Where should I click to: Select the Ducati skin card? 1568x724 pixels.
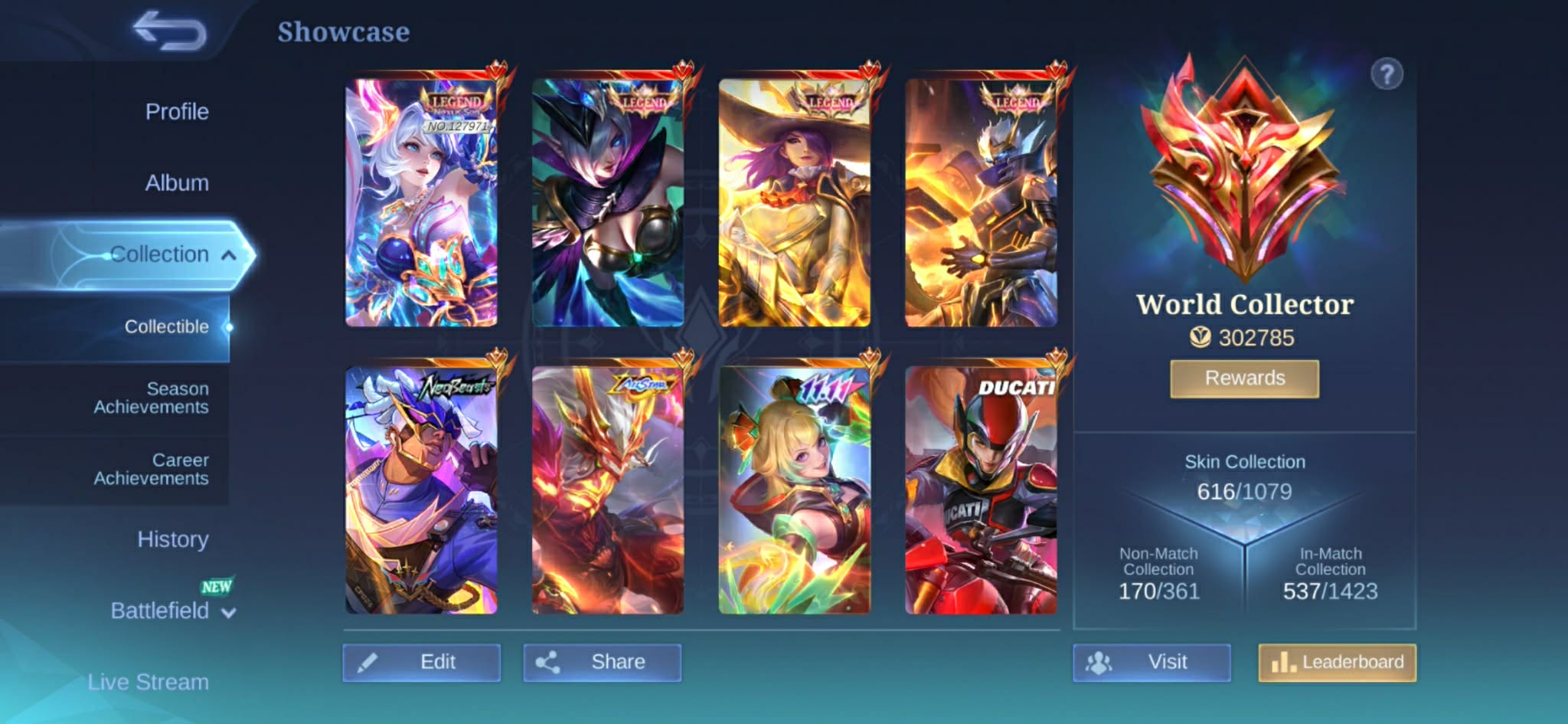(981, 490)
